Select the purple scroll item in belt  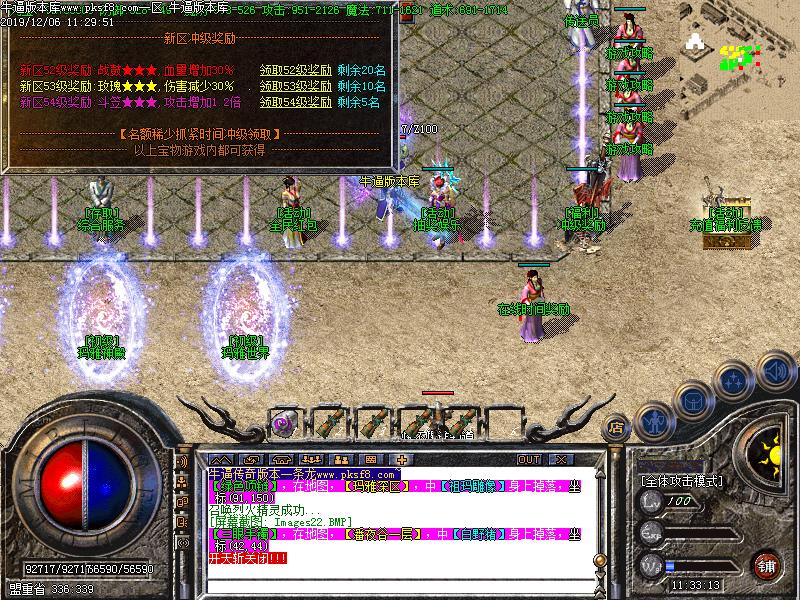point(281,422)
